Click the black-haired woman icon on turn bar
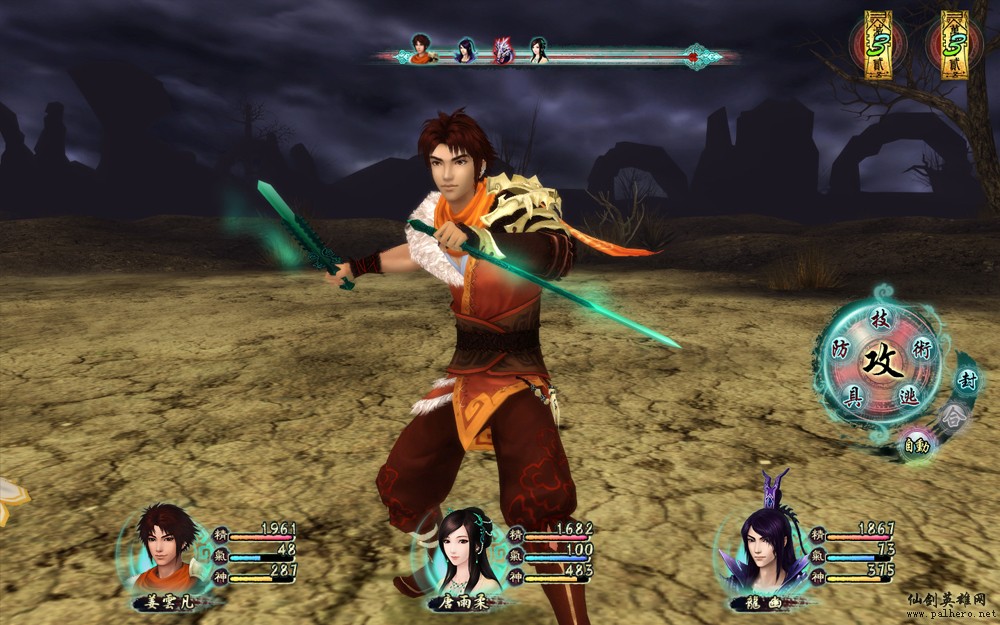This screenshot has width=1000, height=625. [x=539, y=50]
